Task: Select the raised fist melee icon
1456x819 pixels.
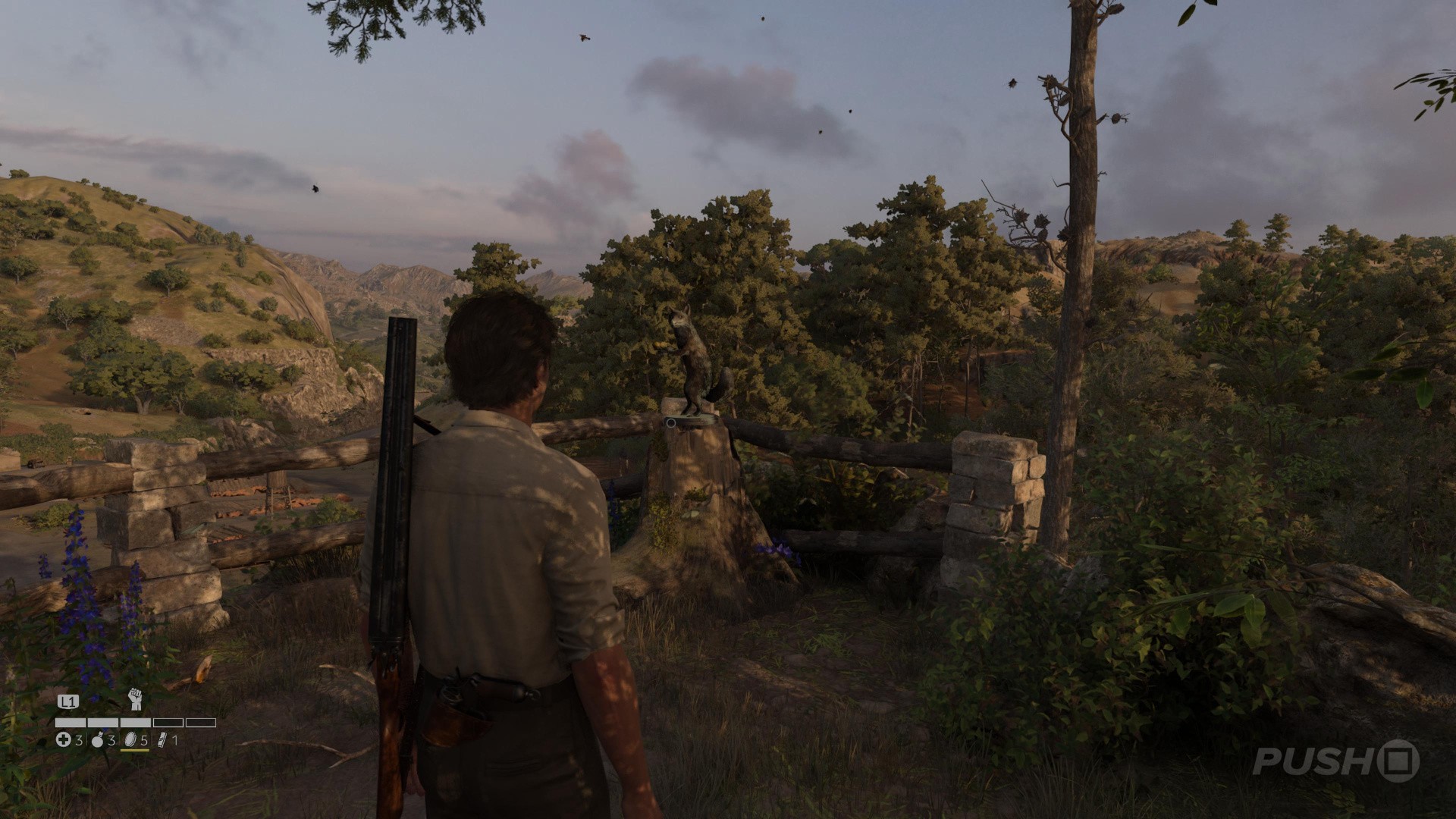Action: (136, 699)
